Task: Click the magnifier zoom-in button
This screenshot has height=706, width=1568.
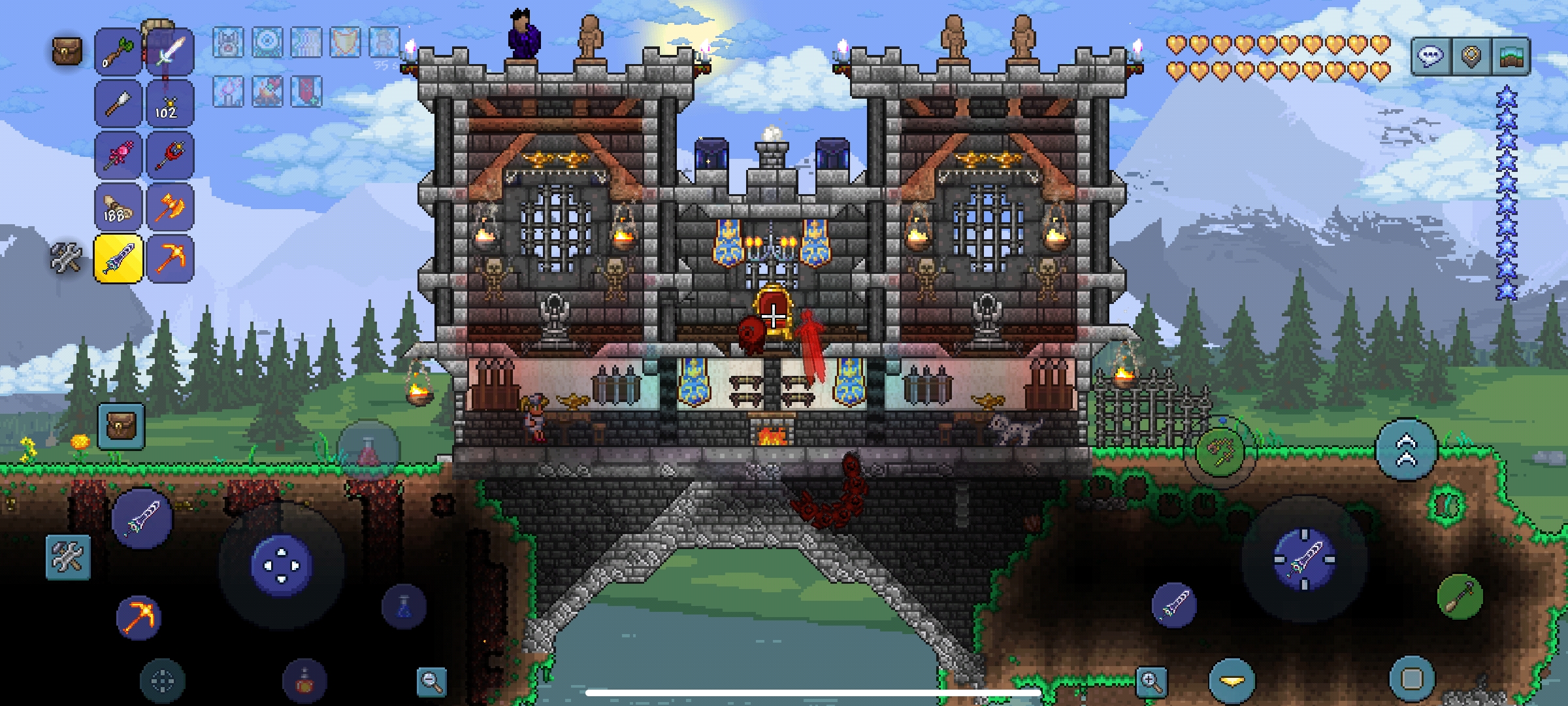Action: coord(1151,681)
